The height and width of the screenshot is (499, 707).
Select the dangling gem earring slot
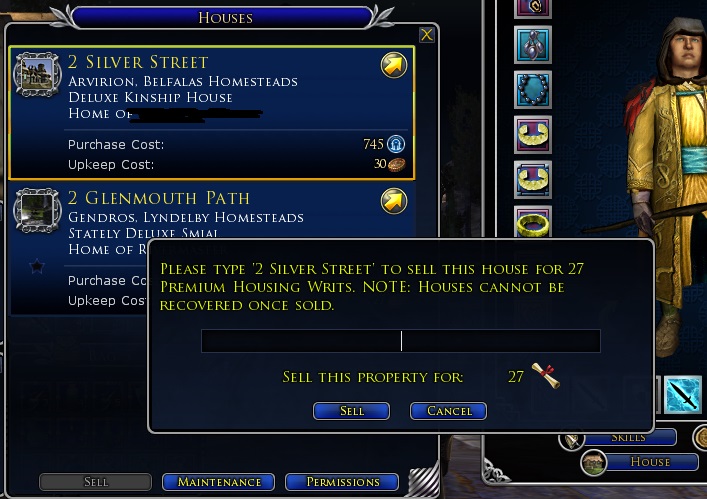coord(533,45)
